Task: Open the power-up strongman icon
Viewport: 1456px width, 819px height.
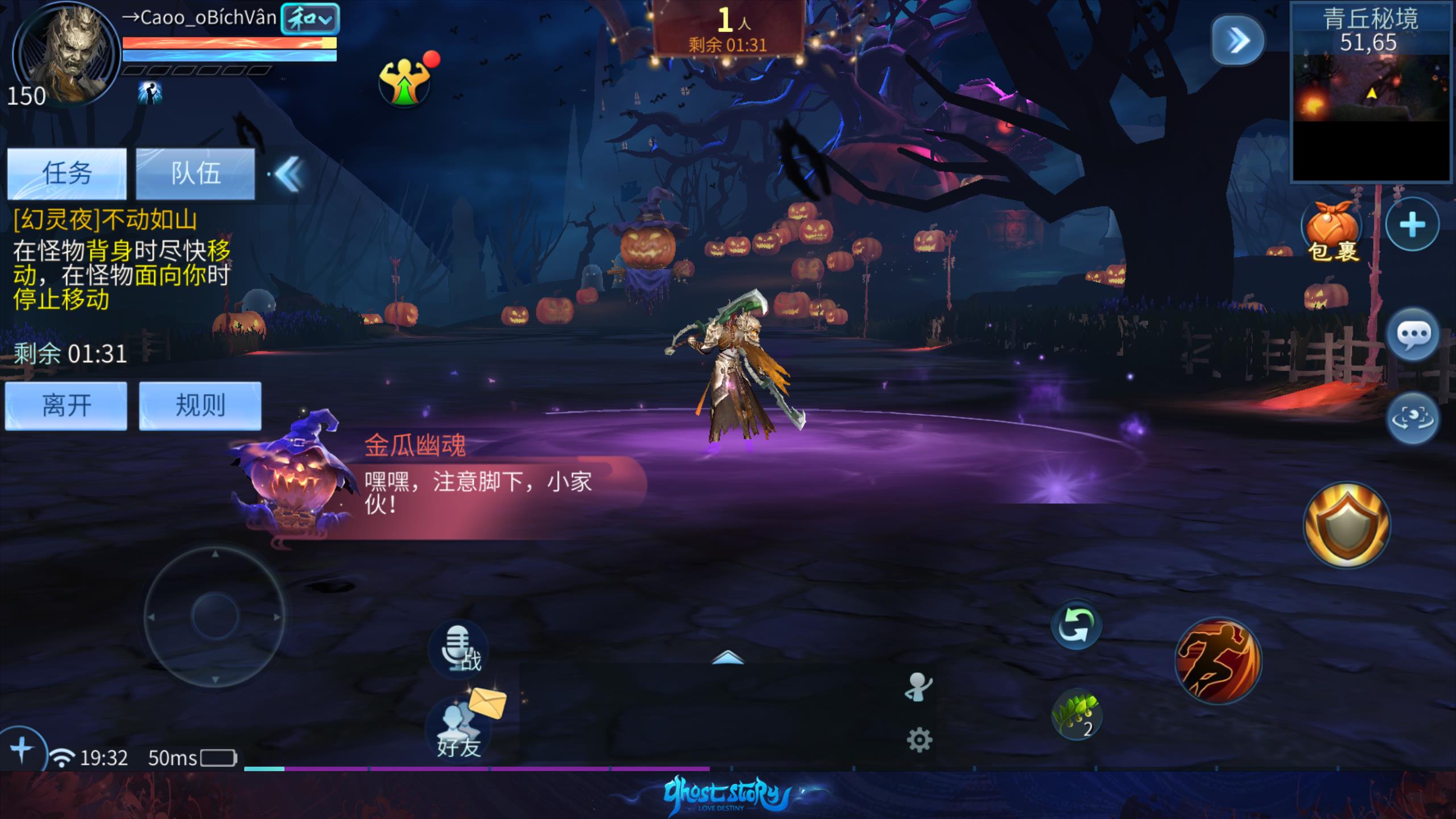Action: click(x=405, y=82)
